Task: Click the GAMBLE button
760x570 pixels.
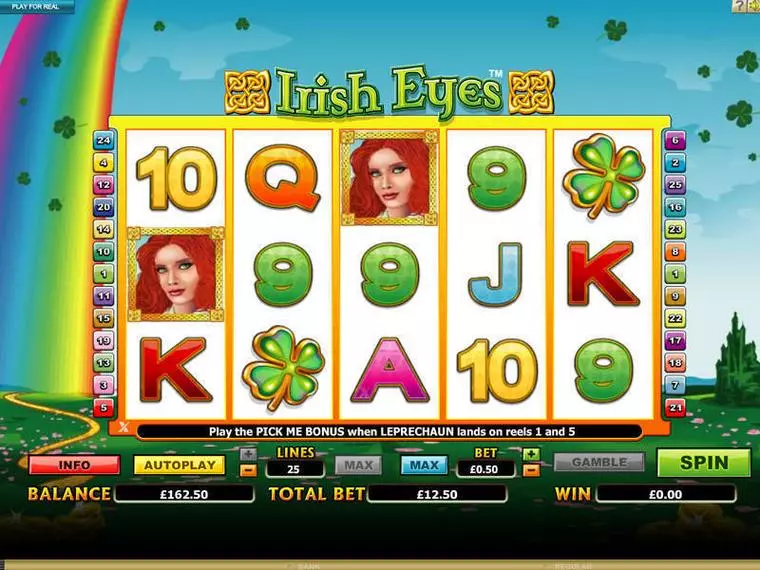Action: [x=599, y=463]
